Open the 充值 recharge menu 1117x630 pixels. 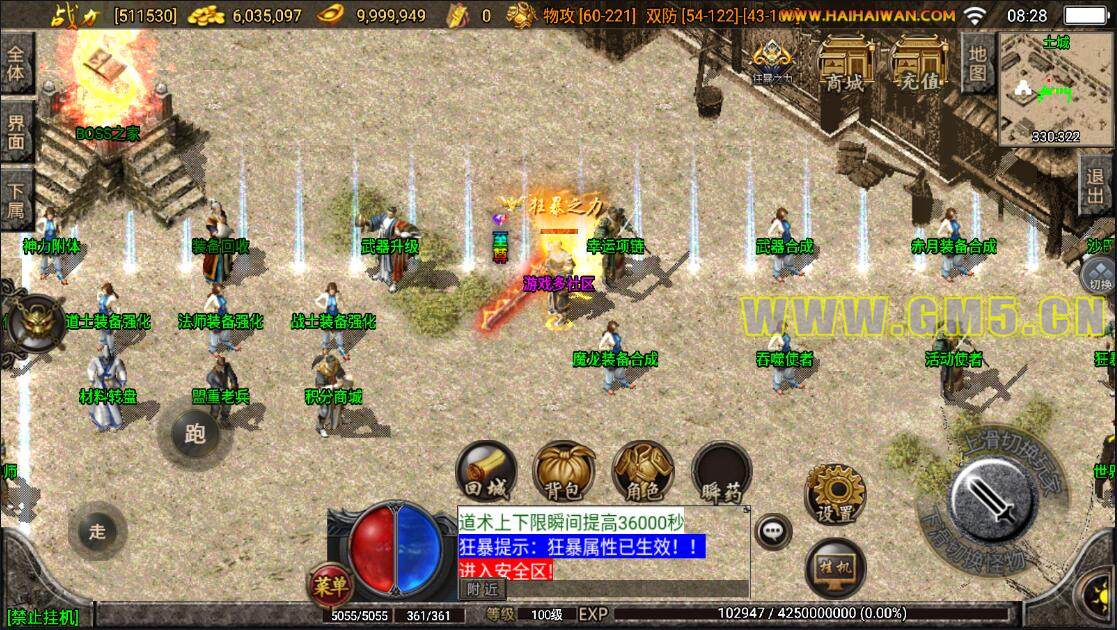pos(919,63)
